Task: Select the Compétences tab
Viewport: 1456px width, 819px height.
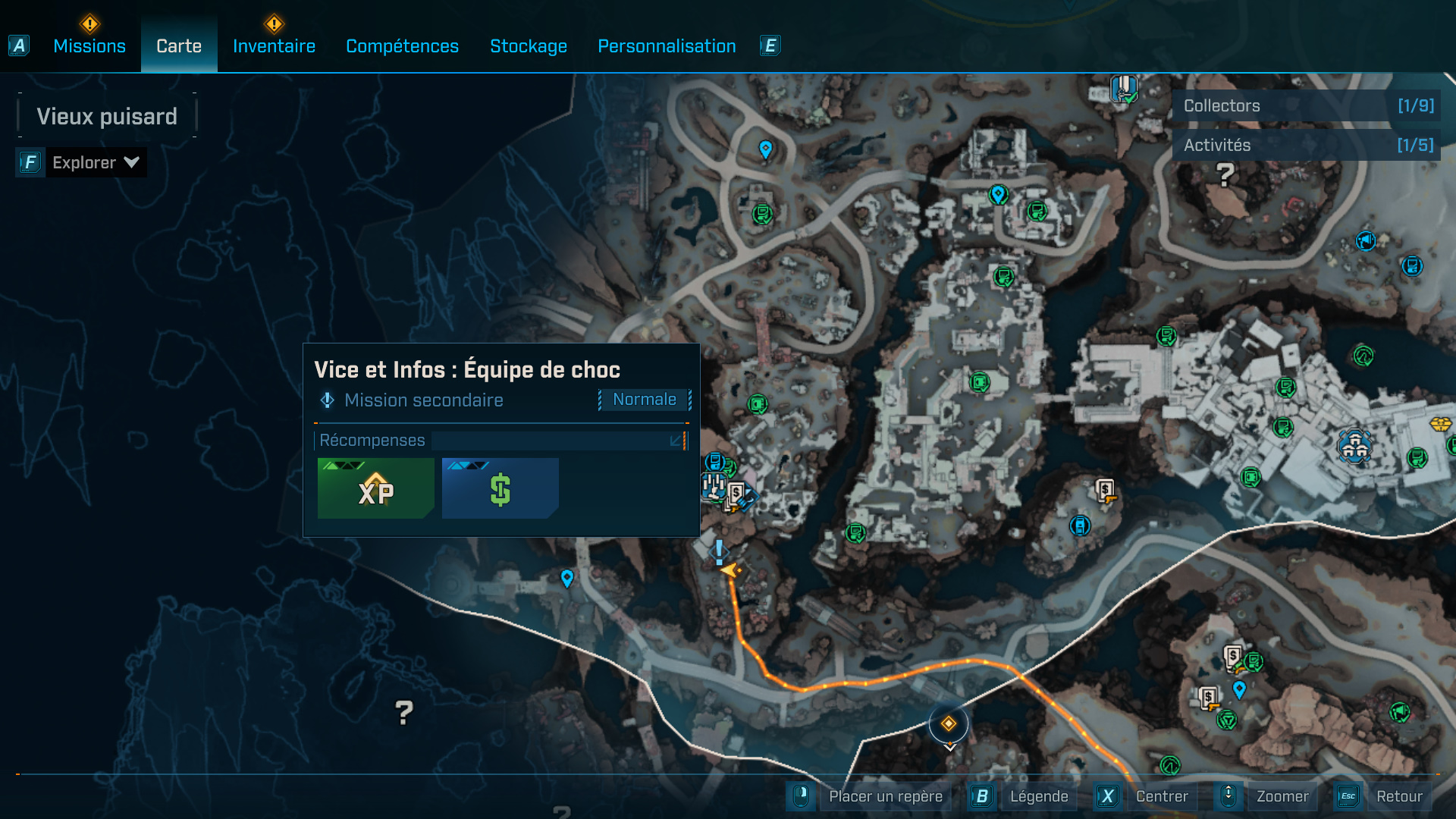Action: click(402, 46)
